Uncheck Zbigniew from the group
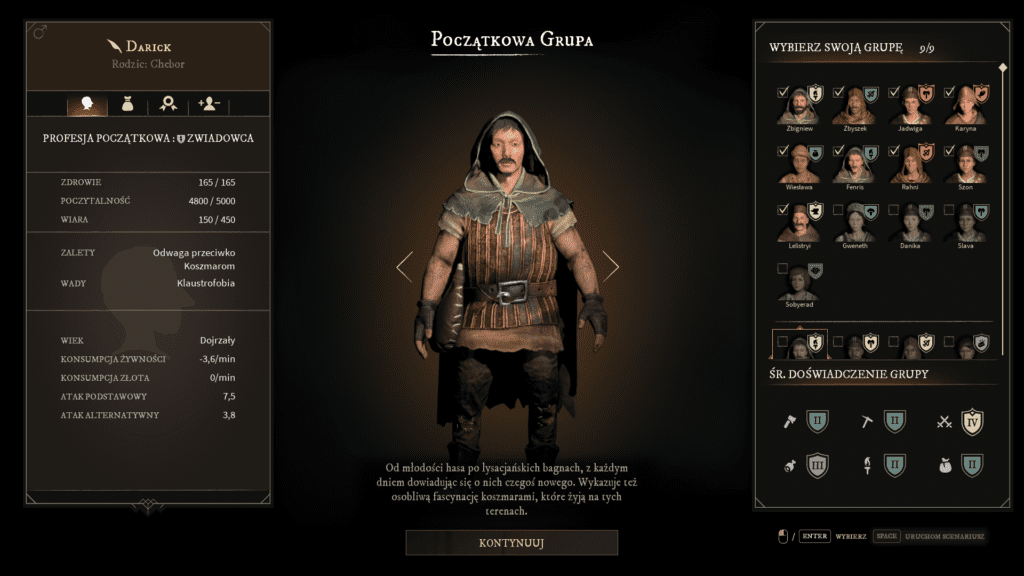This screenshot has width=1024, height=576. point(783,92)
